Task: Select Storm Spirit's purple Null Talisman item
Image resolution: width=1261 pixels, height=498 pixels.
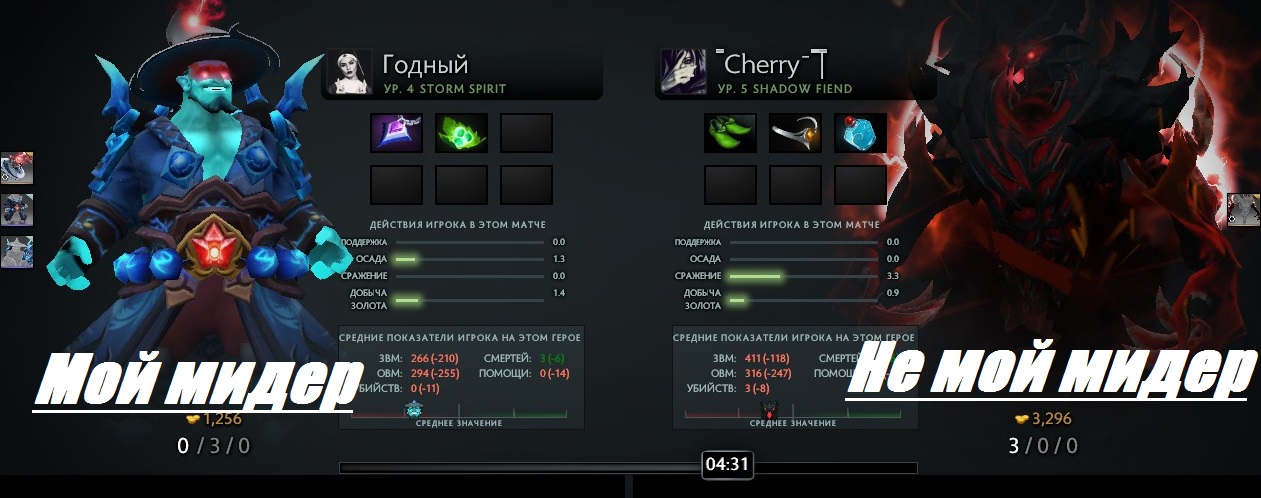Action: [x=397, y=133]
